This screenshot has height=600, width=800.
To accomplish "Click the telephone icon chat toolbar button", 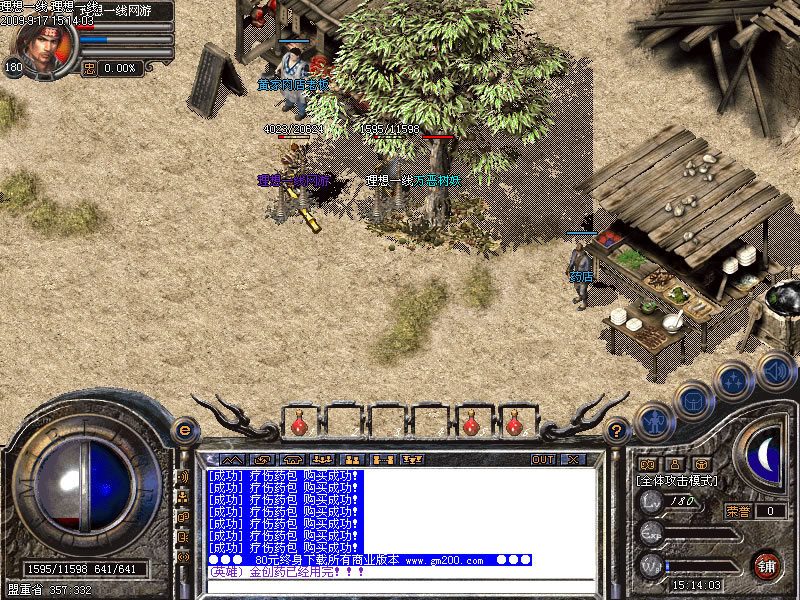I will click(293, 459).
